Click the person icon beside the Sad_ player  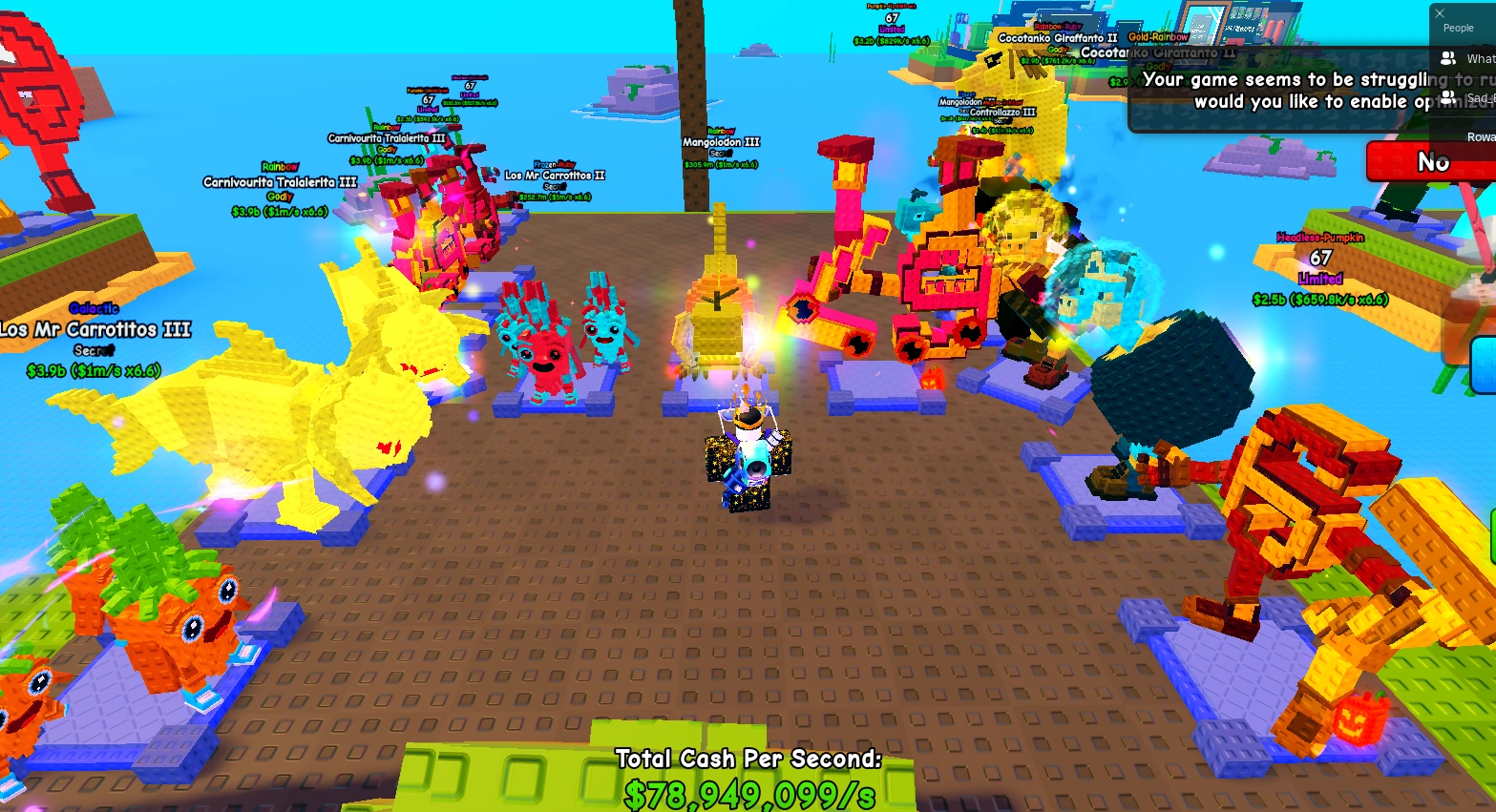coord(1449,97)
